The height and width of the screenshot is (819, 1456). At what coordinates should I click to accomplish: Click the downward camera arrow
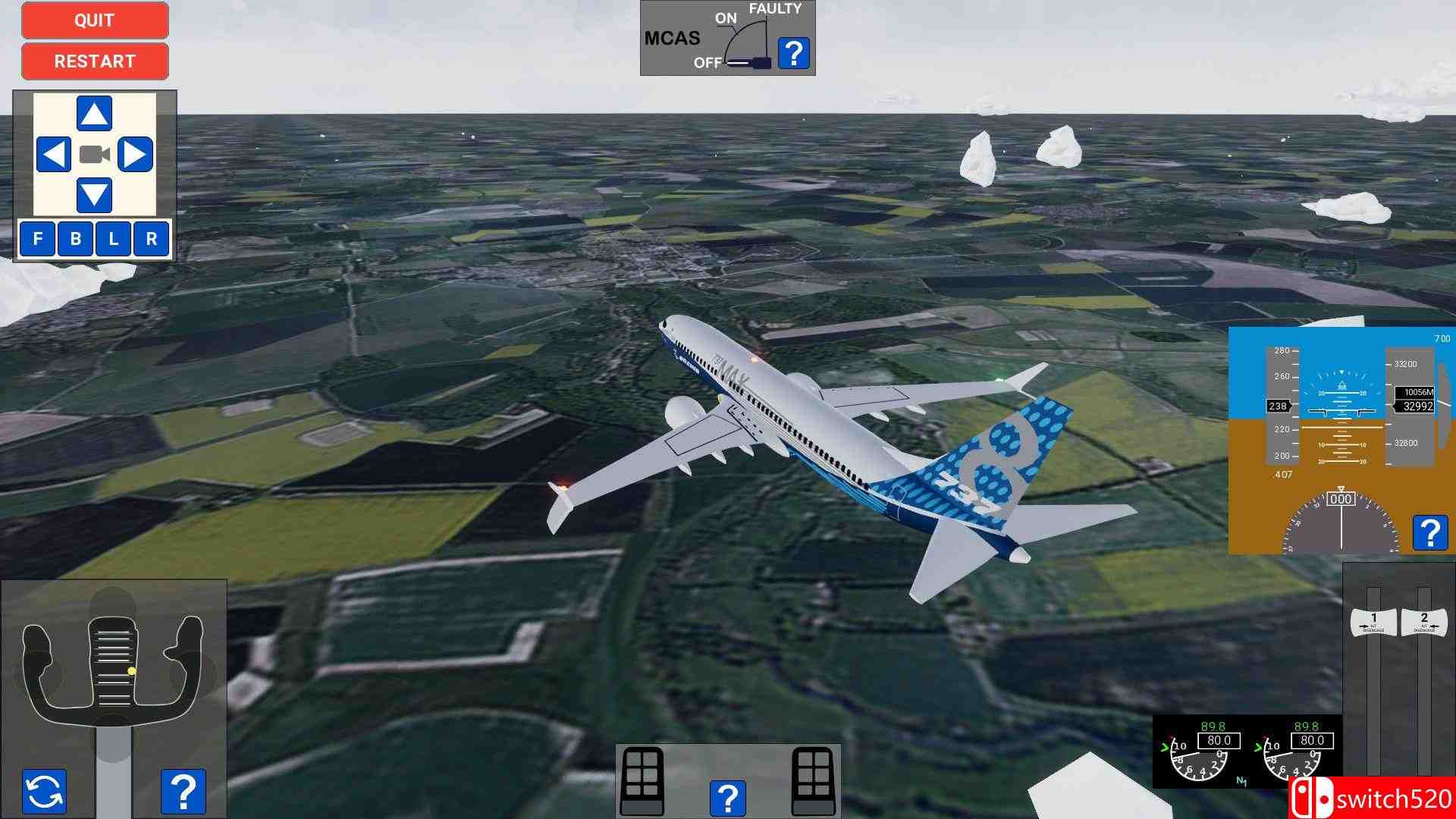pyautogui.click(x=93, y=194)
